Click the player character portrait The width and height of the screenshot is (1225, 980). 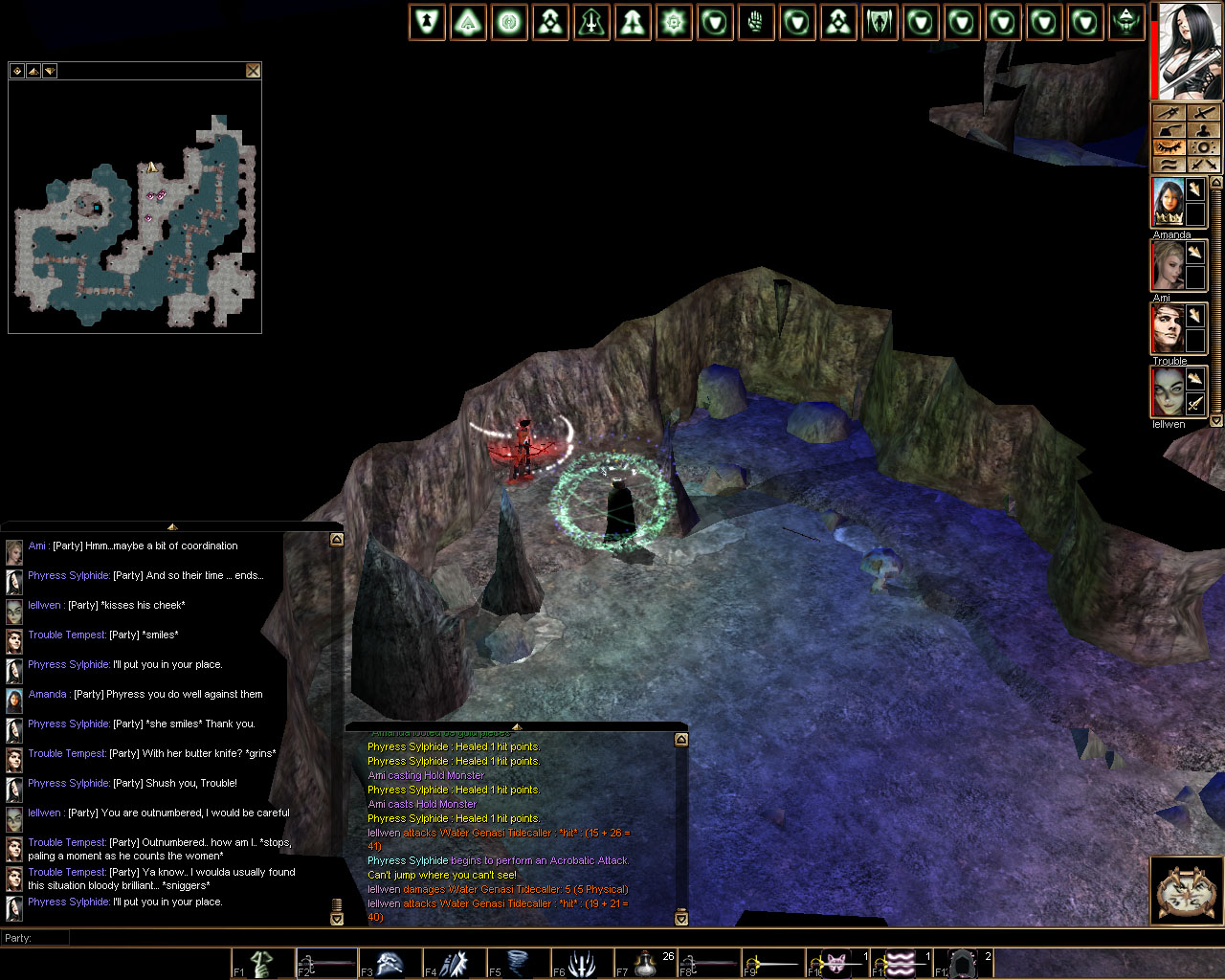click(1189, 50)
